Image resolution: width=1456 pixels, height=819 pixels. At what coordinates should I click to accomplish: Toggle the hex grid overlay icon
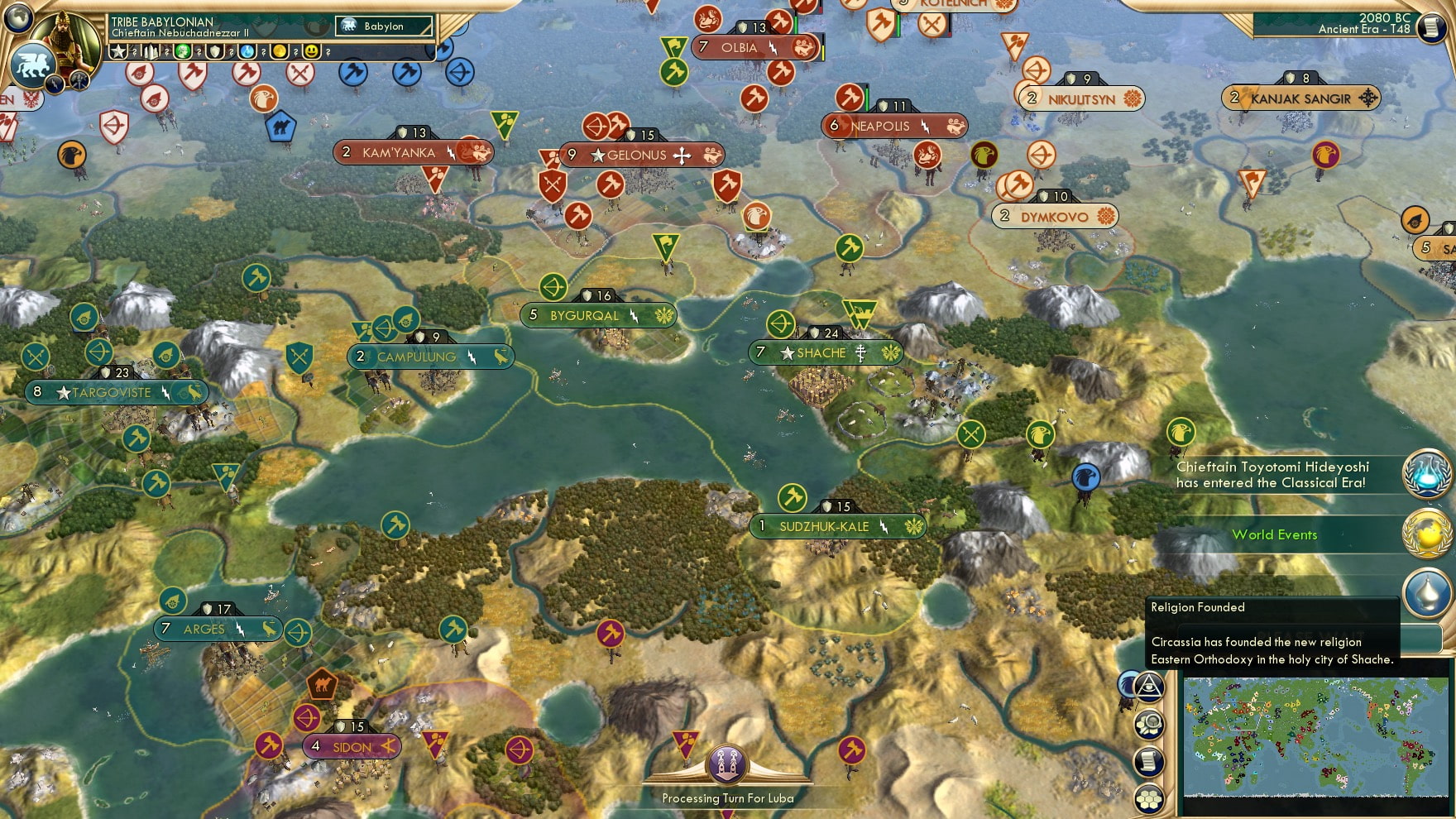1148,797
